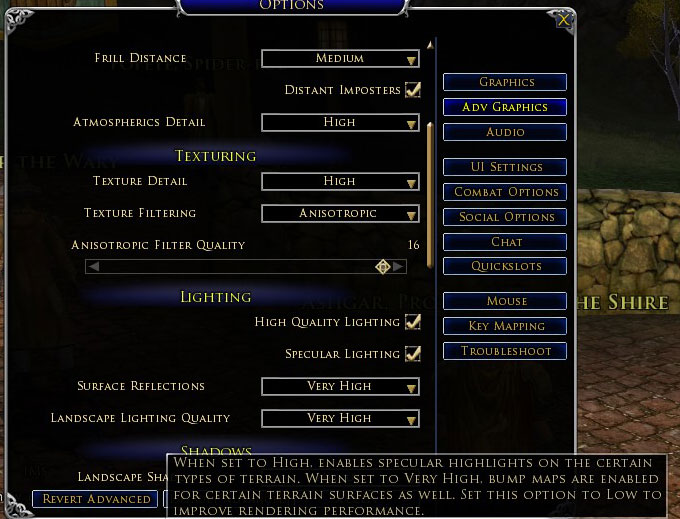This screenshot has height=519, width=680.
Task: Click the Revert Advanced button
Action: [x=95, y=499]
